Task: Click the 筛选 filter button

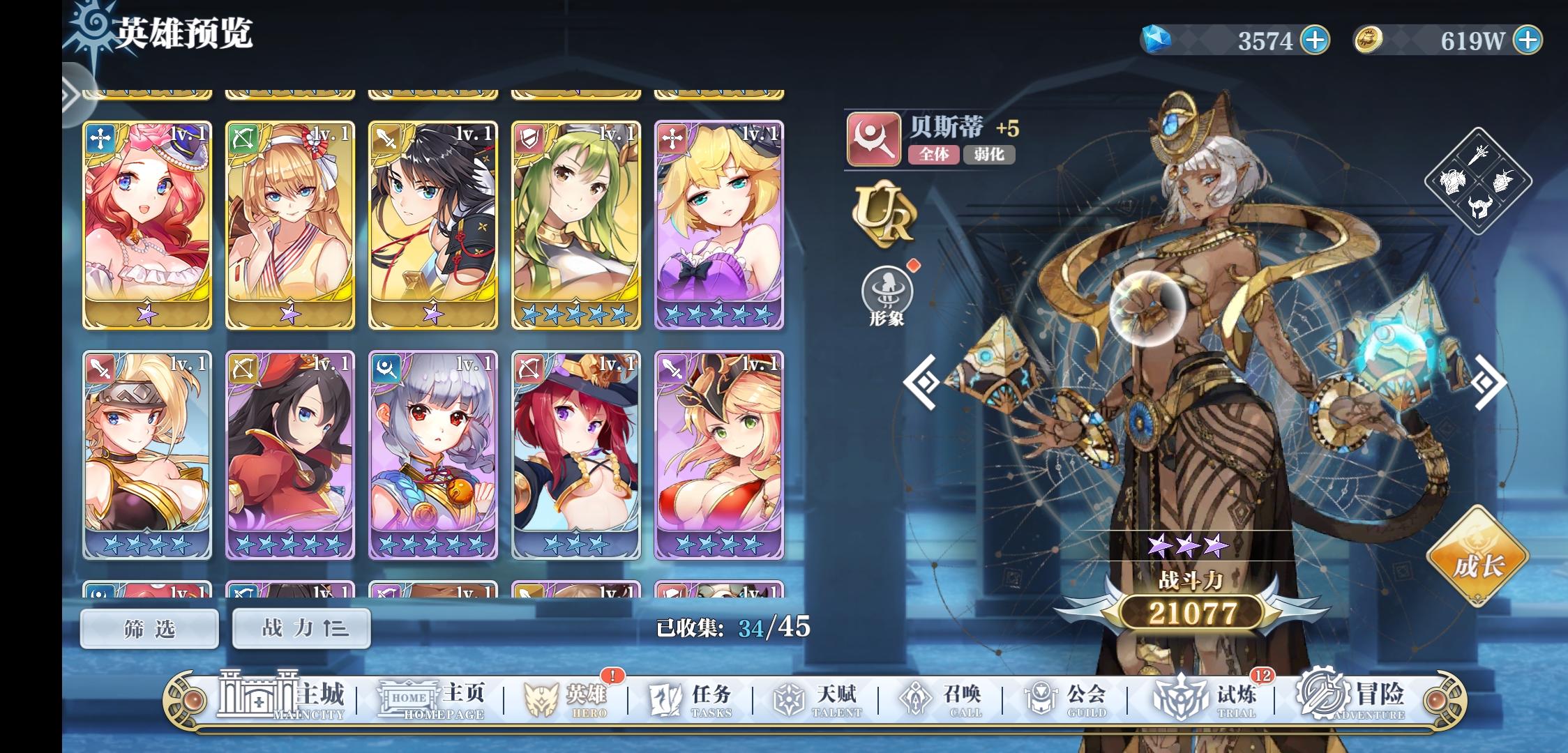Action: 149,628
